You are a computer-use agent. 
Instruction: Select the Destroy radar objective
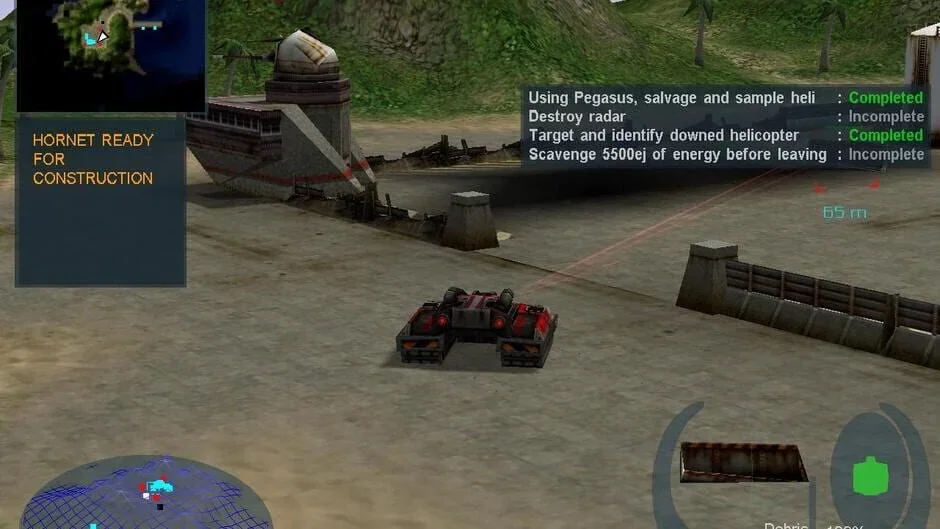tap(577, 117)
